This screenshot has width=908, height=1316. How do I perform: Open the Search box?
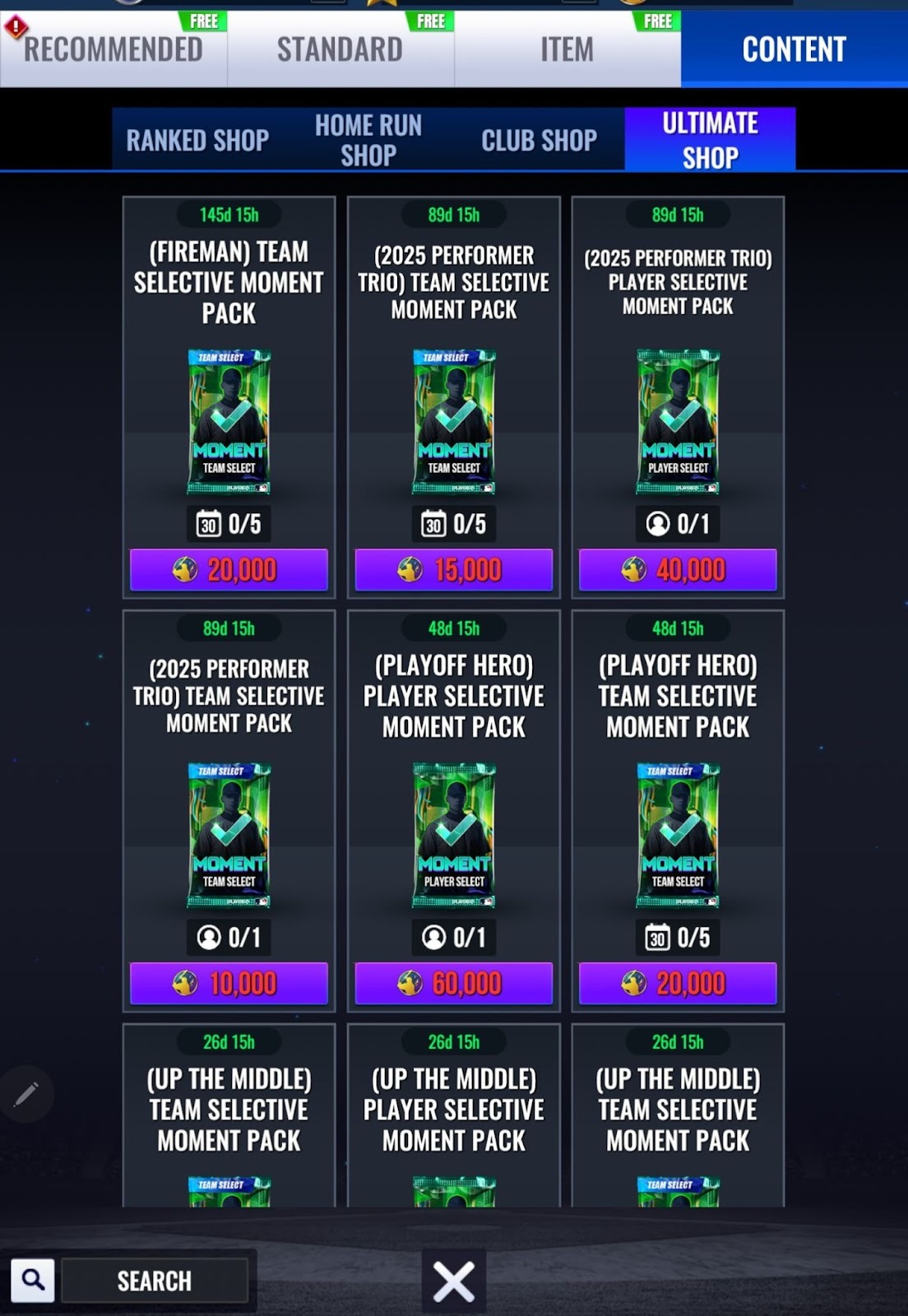[x=154, y=1281]
